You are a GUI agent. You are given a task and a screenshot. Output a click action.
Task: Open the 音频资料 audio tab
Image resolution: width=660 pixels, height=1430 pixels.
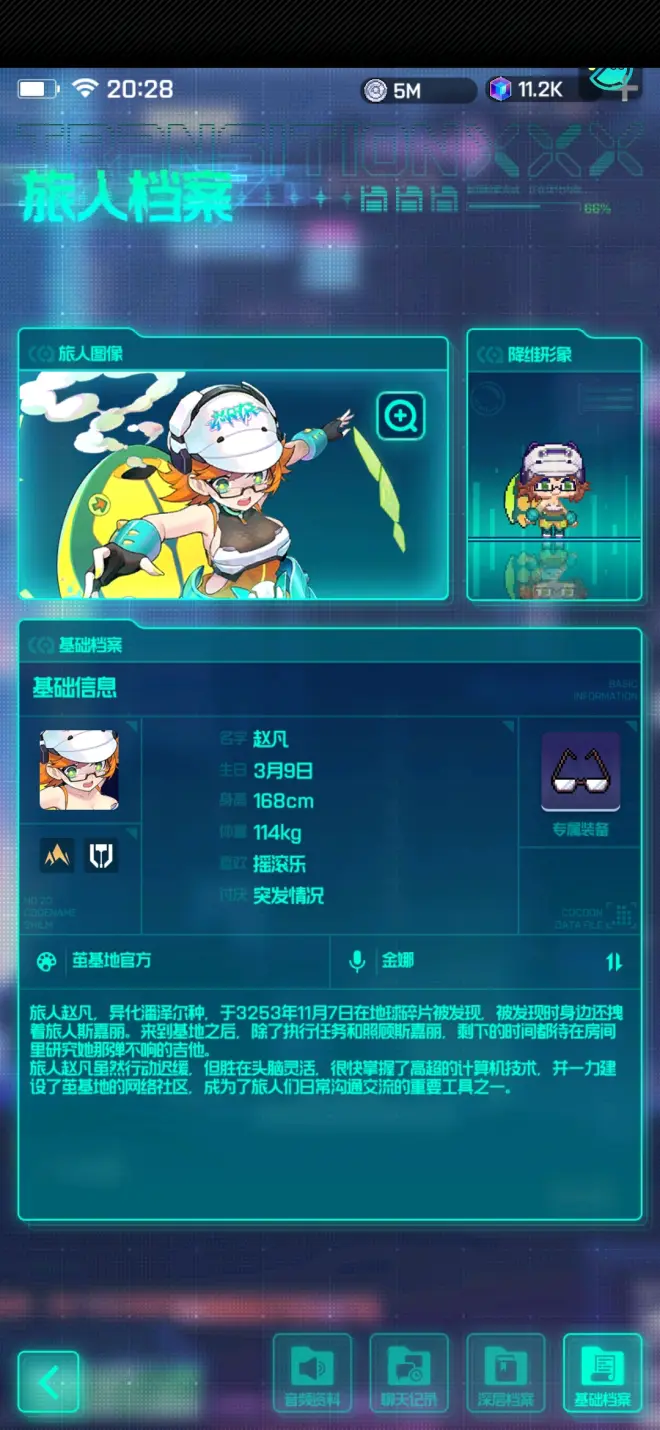[x=312, y=1372]
